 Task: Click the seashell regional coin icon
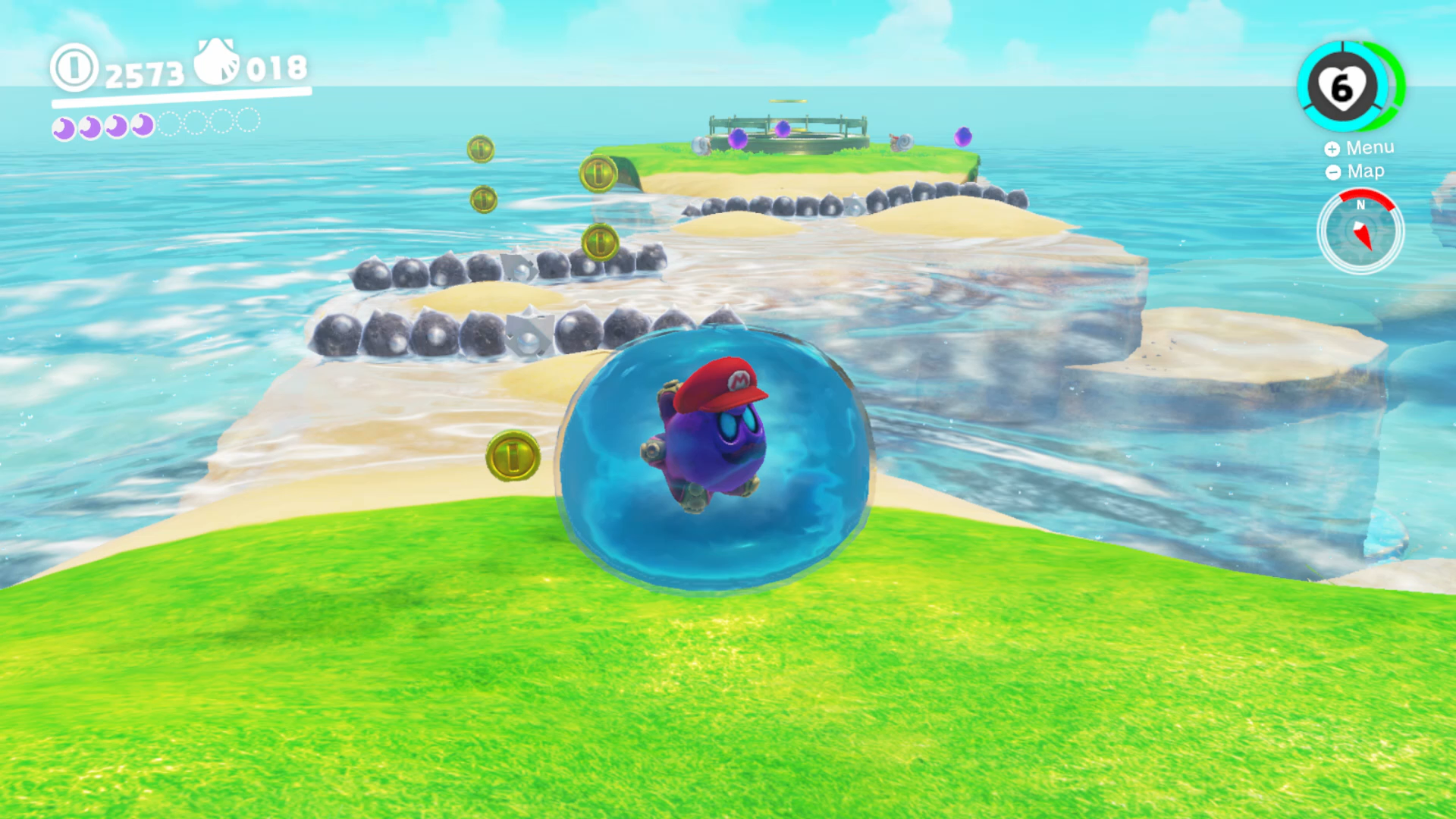click(x=215, y=64)
